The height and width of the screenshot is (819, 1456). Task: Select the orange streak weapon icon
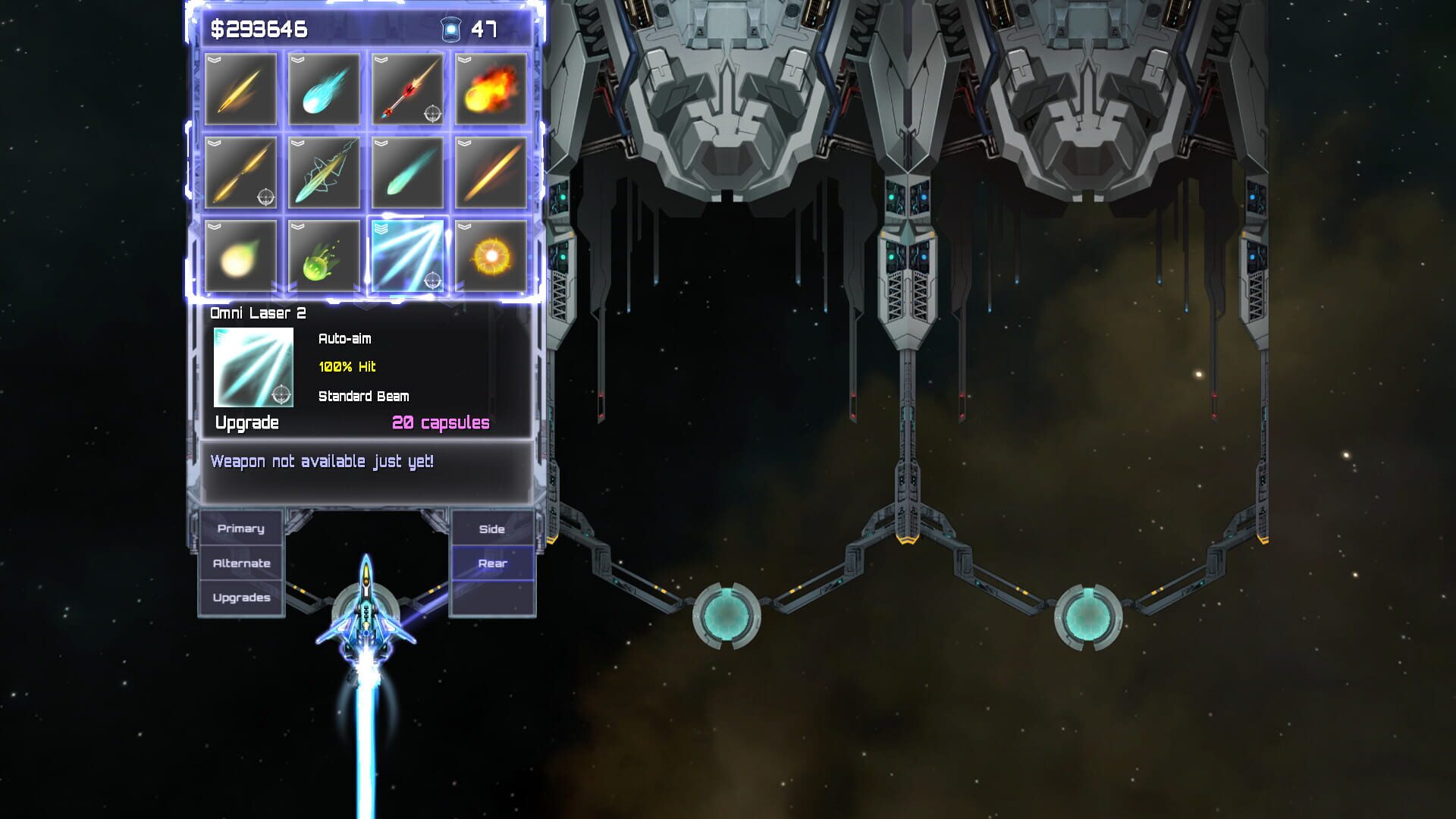tap(490, 173)
